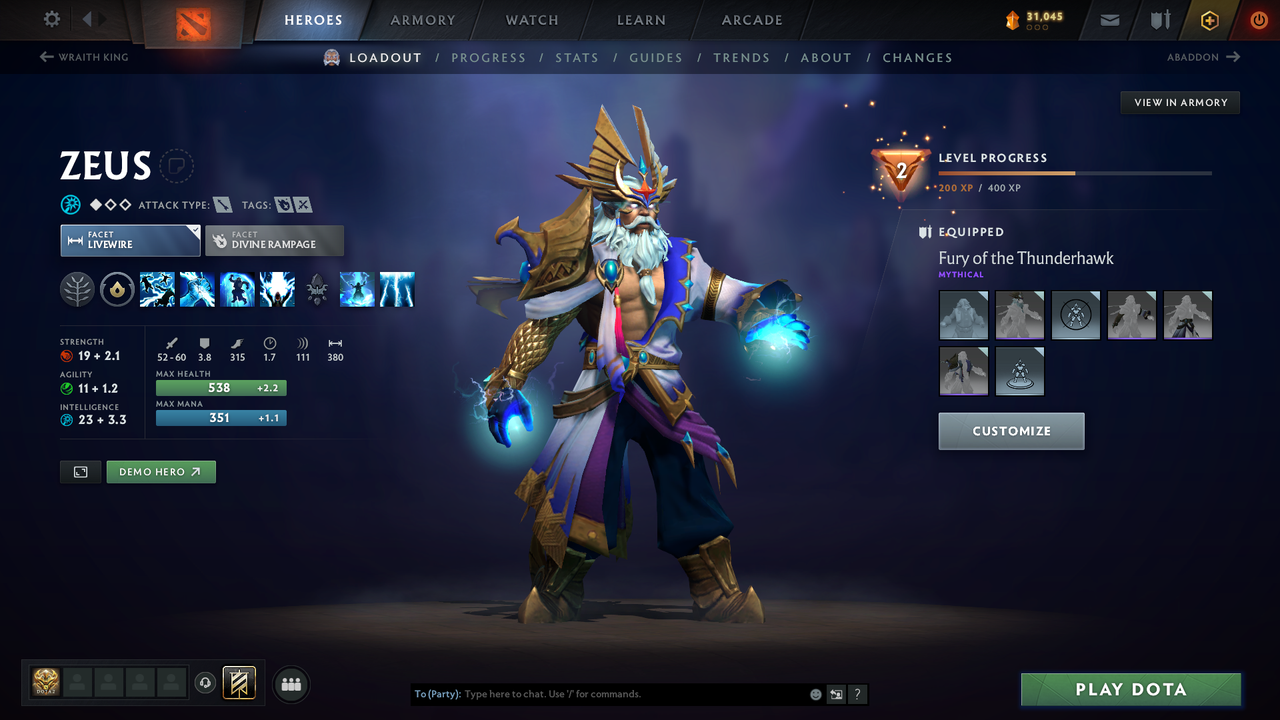Image resolution: width=1280 pixels, height=720 pixels.
Task: Click the Dota Plus hexagon icon
Action: tap(1209, 19)
